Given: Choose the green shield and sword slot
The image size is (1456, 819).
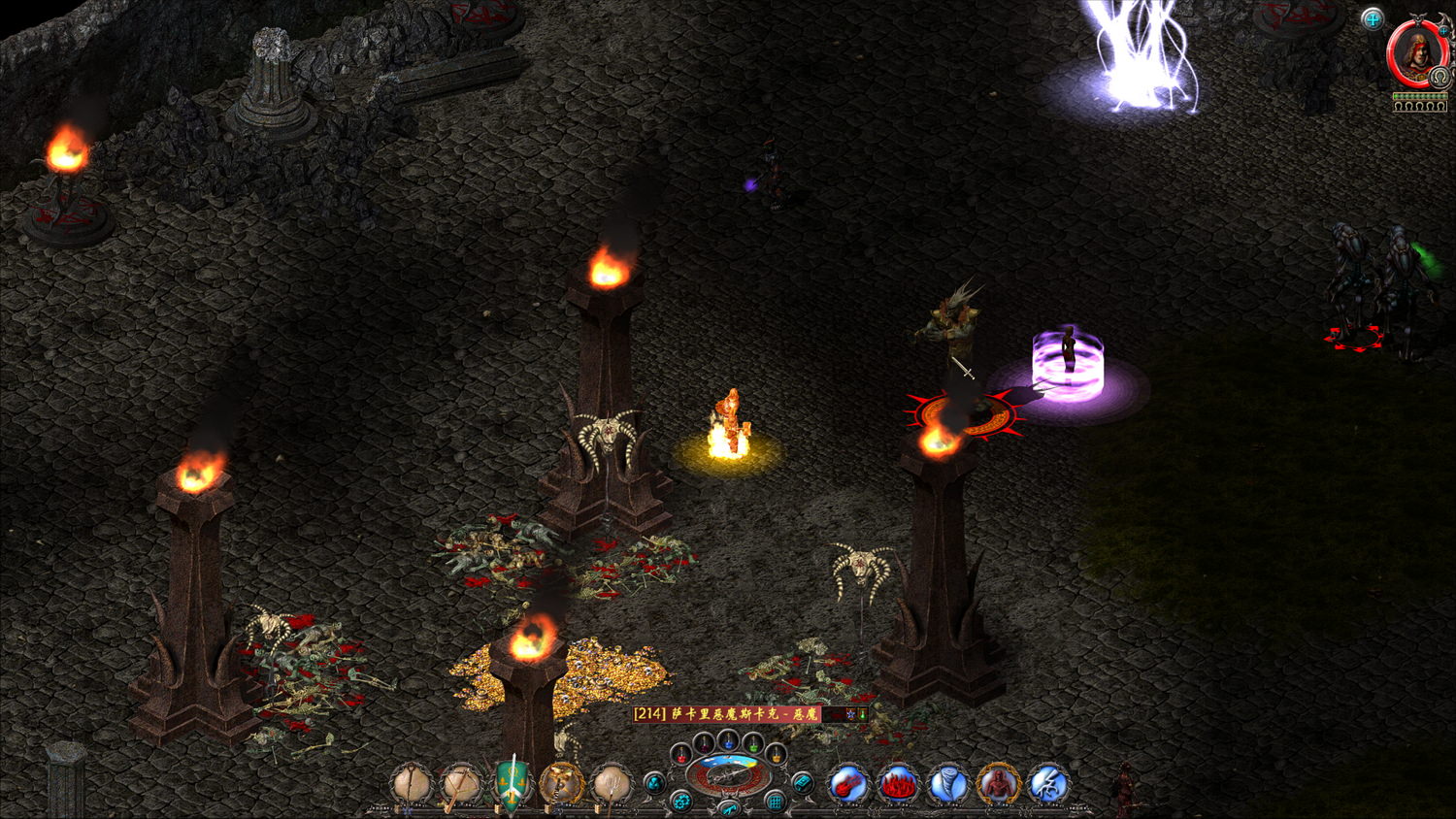Looking at the screenshot, I should 512,783.
